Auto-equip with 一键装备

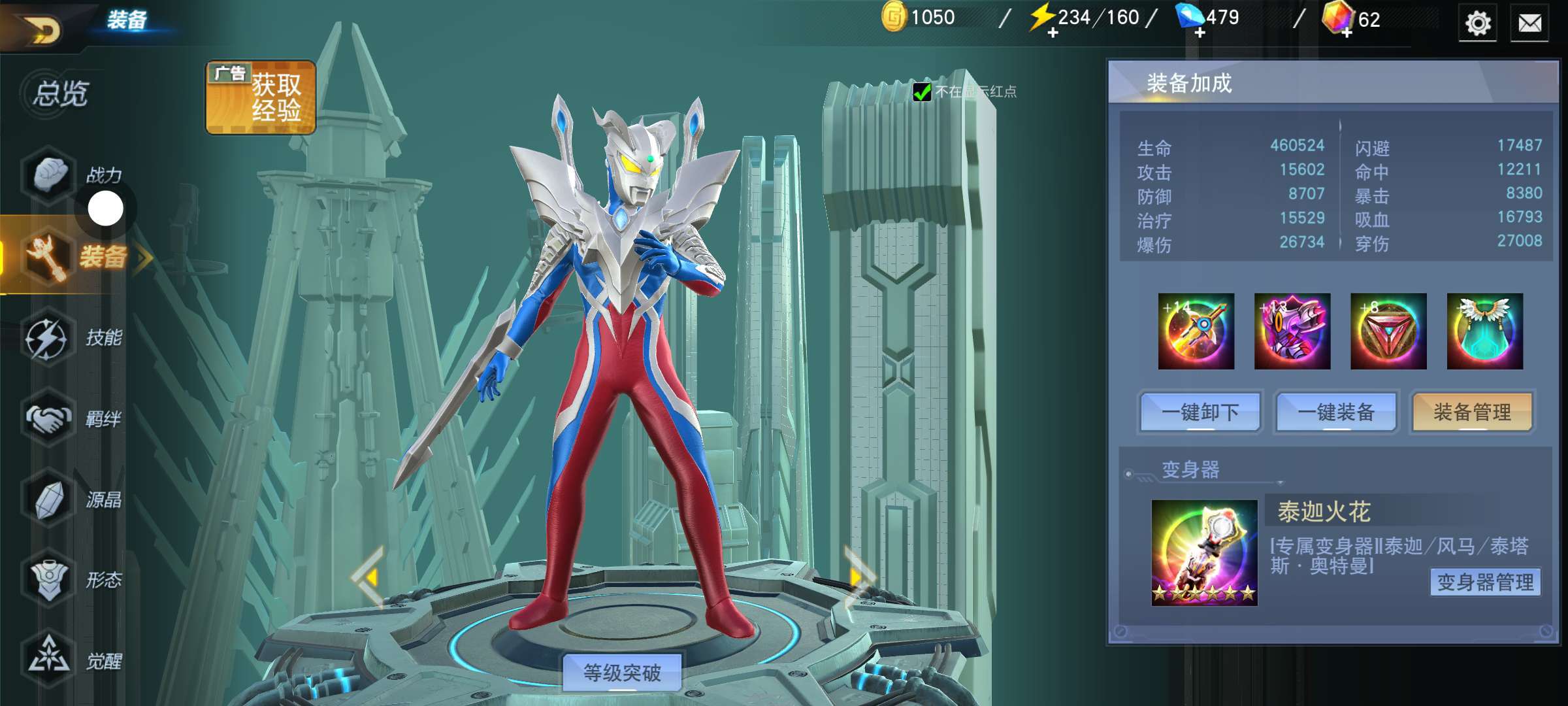click(x=1336, y=412)
